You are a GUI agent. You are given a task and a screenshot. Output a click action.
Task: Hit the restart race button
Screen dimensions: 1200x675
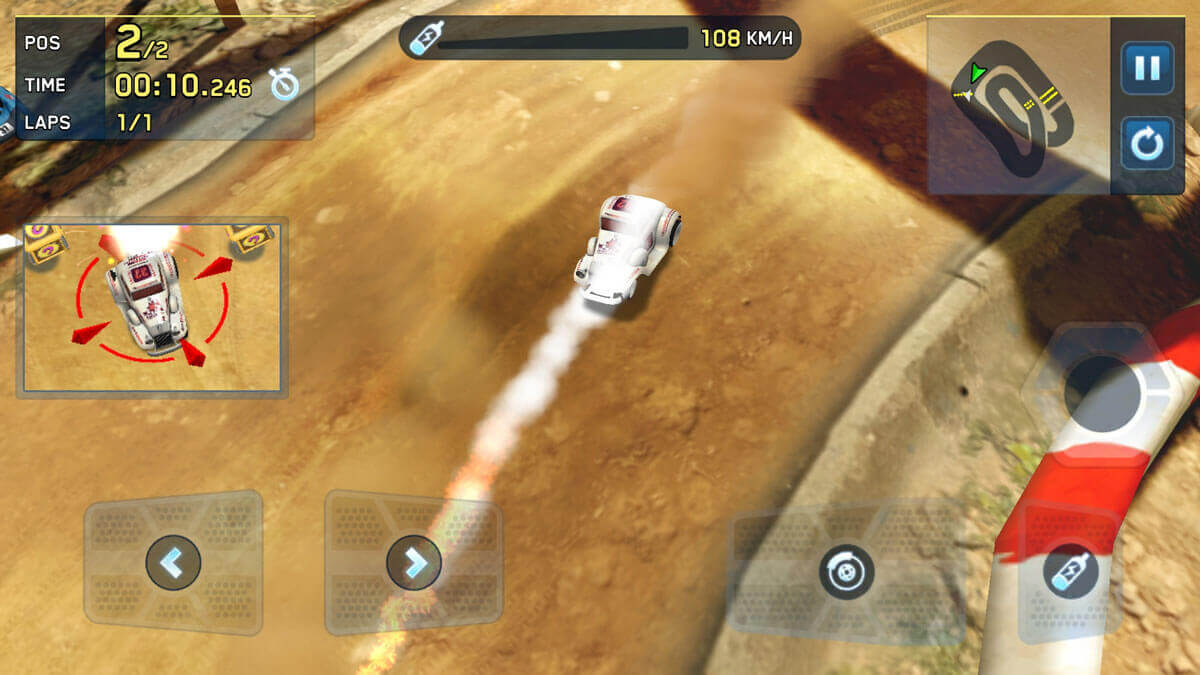(1146, 144)
